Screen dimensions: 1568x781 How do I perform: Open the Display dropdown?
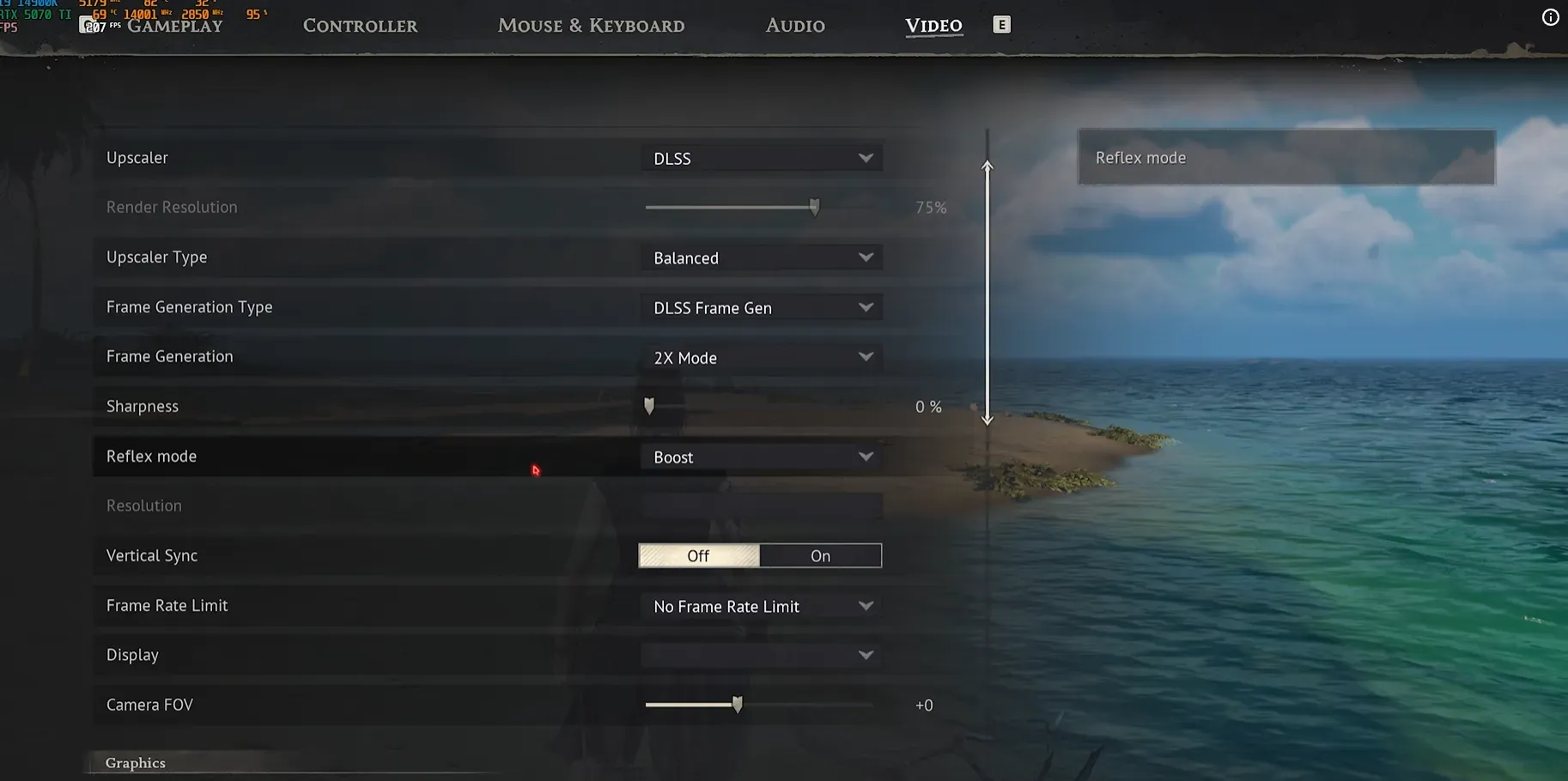click(x=761, y=654)
